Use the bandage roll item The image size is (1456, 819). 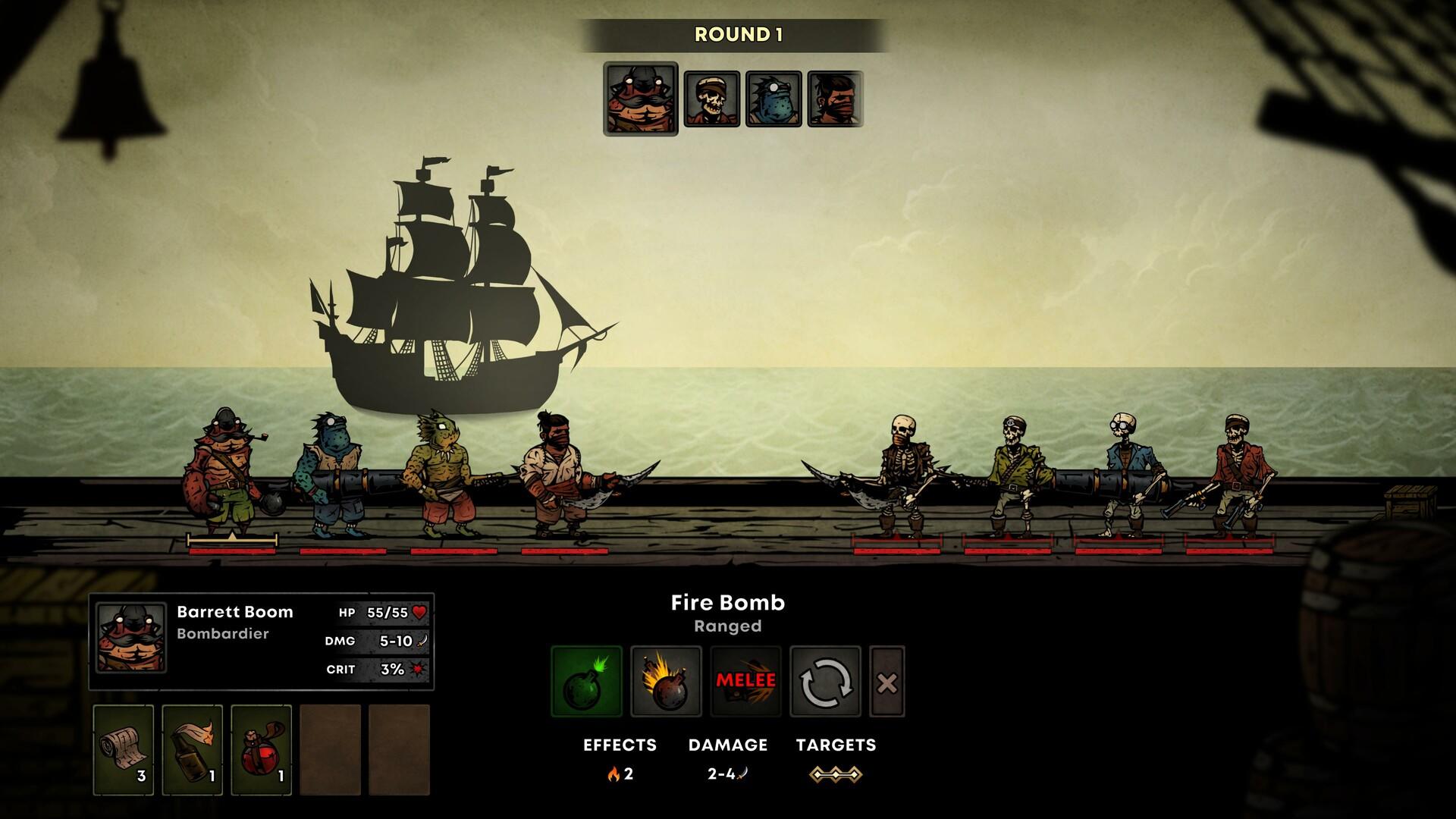click(123, 749)
